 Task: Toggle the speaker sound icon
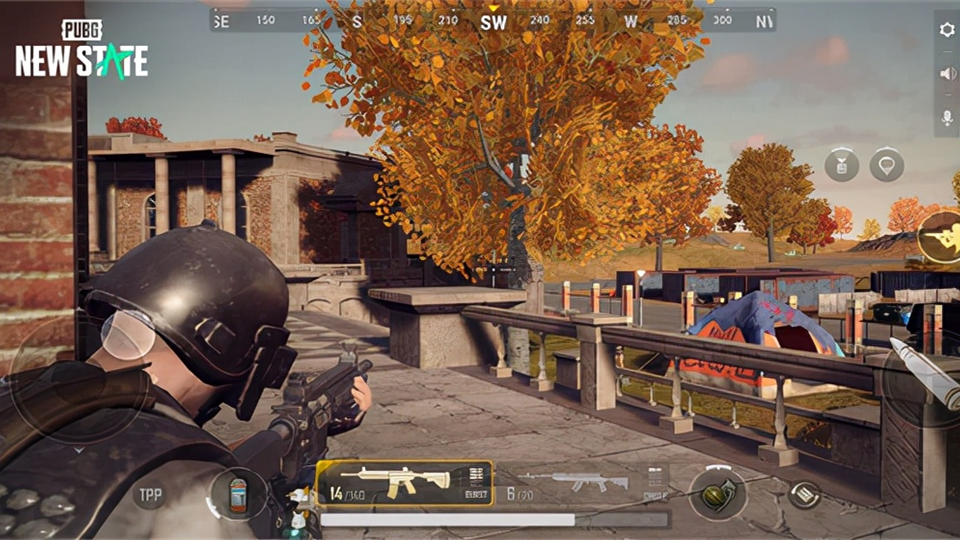coord(947,73)
